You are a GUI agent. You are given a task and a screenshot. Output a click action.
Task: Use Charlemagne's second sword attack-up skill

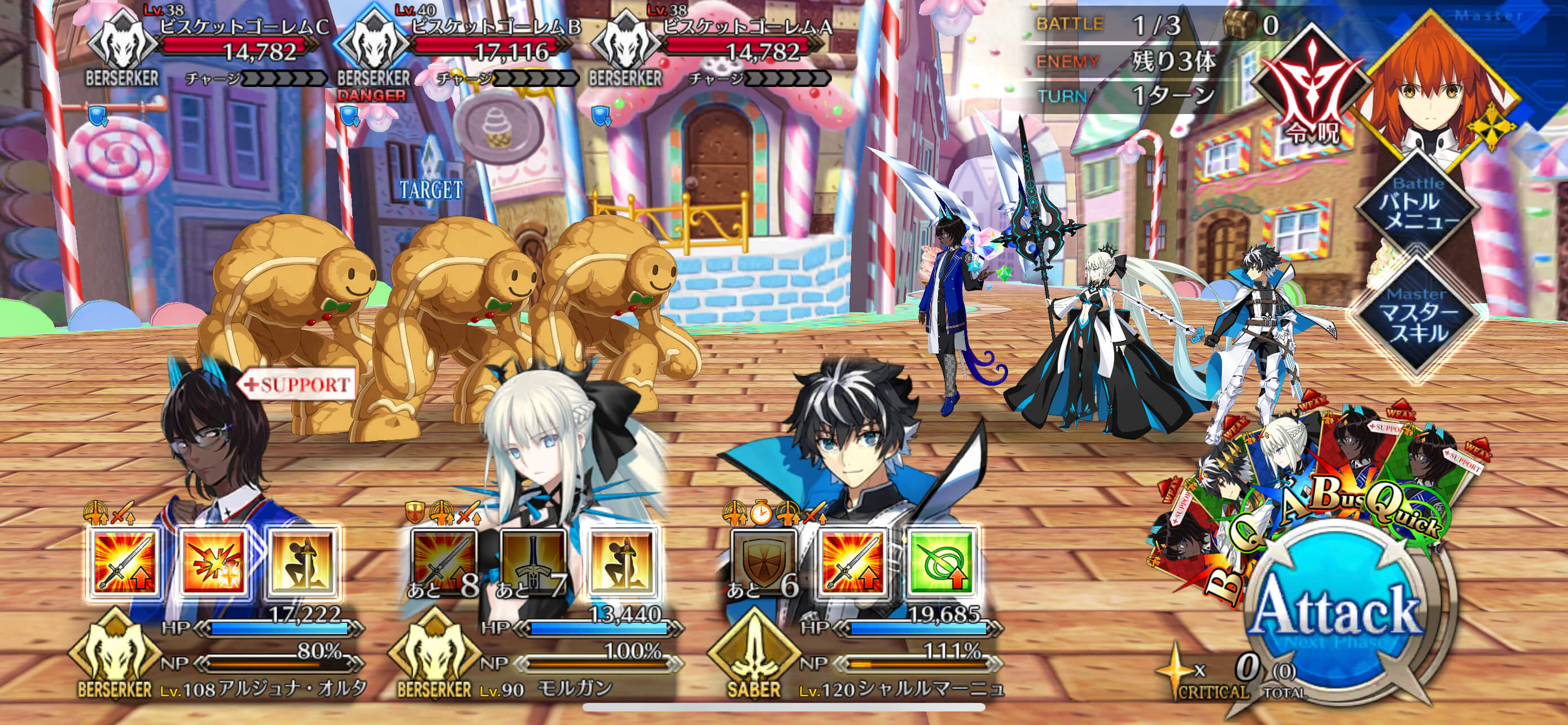(x=853, y=562)
